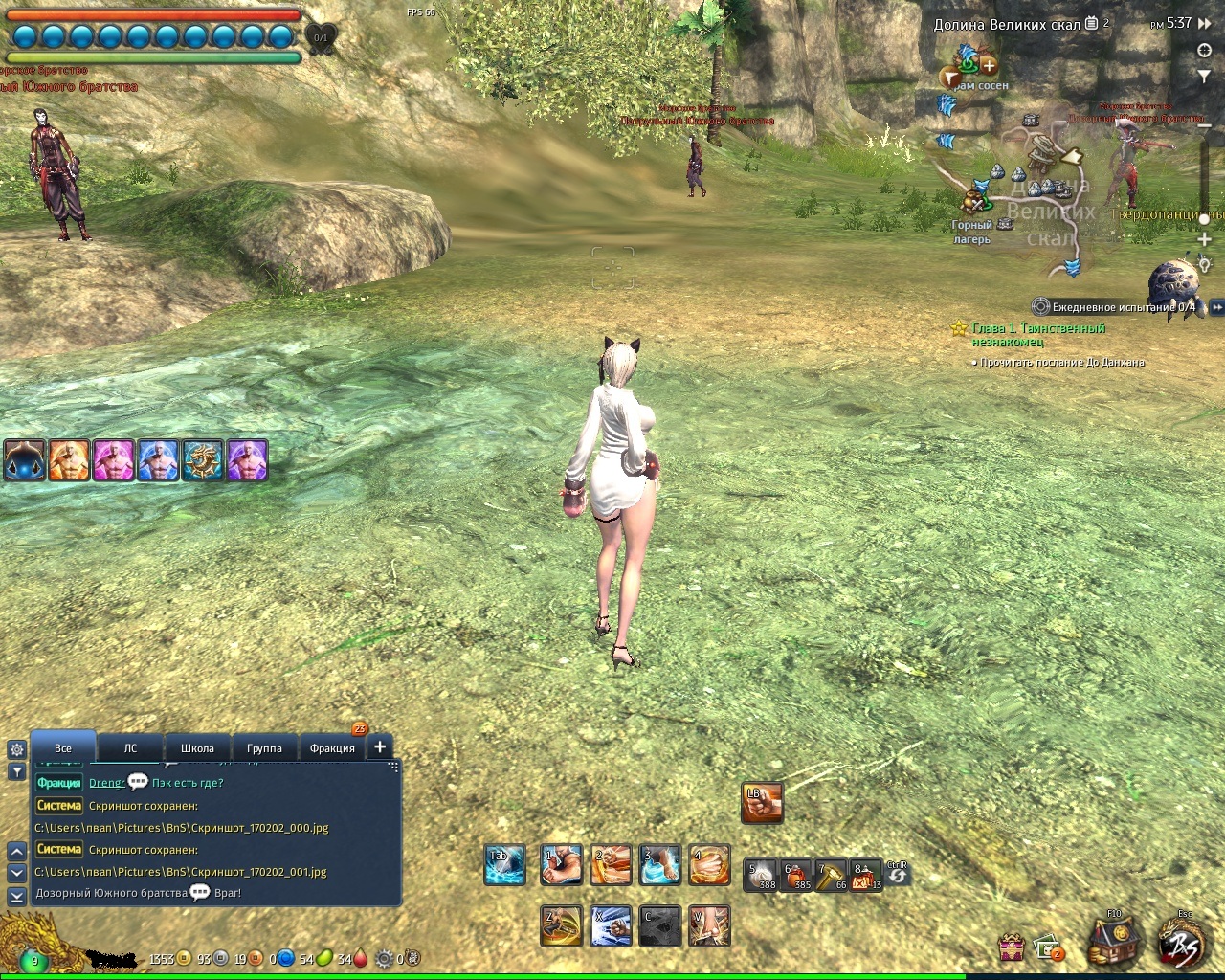Switch to the Школа chat tab
Image resolution: width=1225 pixels, height=980 pixels.
(197, 748)
